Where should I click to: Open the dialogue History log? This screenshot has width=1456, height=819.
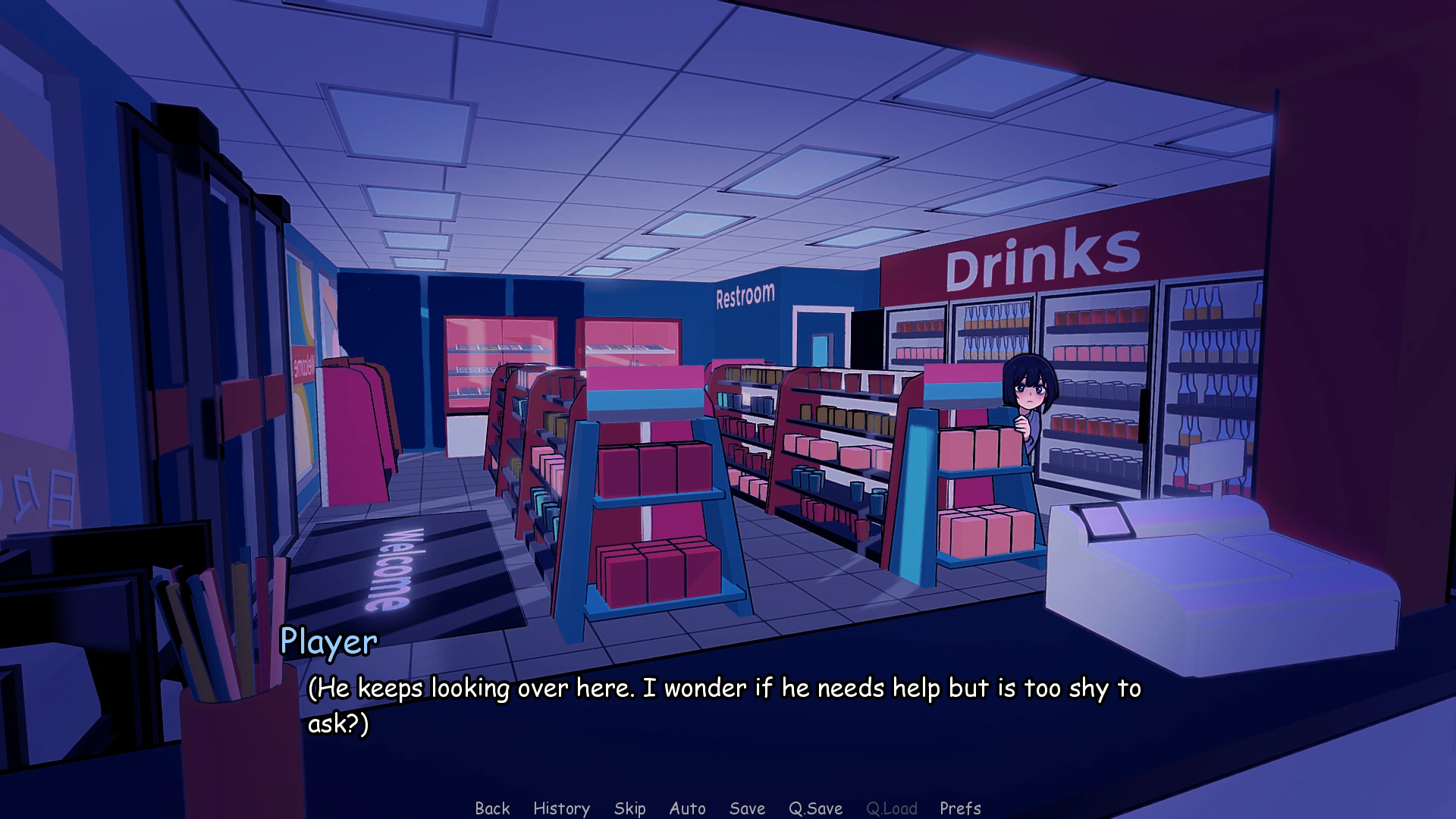561,808
